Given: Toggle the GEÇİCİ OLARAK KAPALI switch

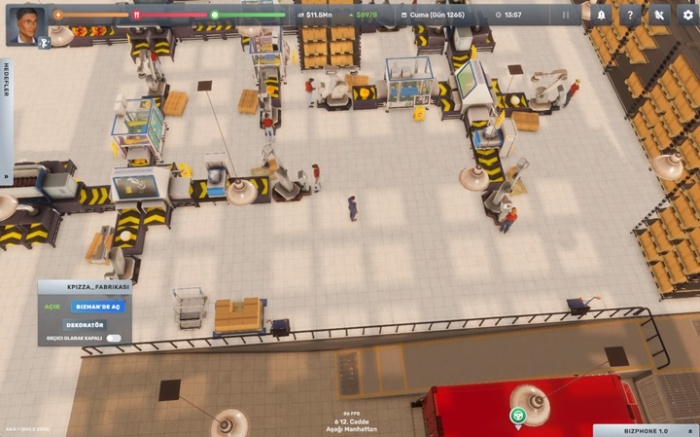Looking at the screenshot, I should click(114, 339).
